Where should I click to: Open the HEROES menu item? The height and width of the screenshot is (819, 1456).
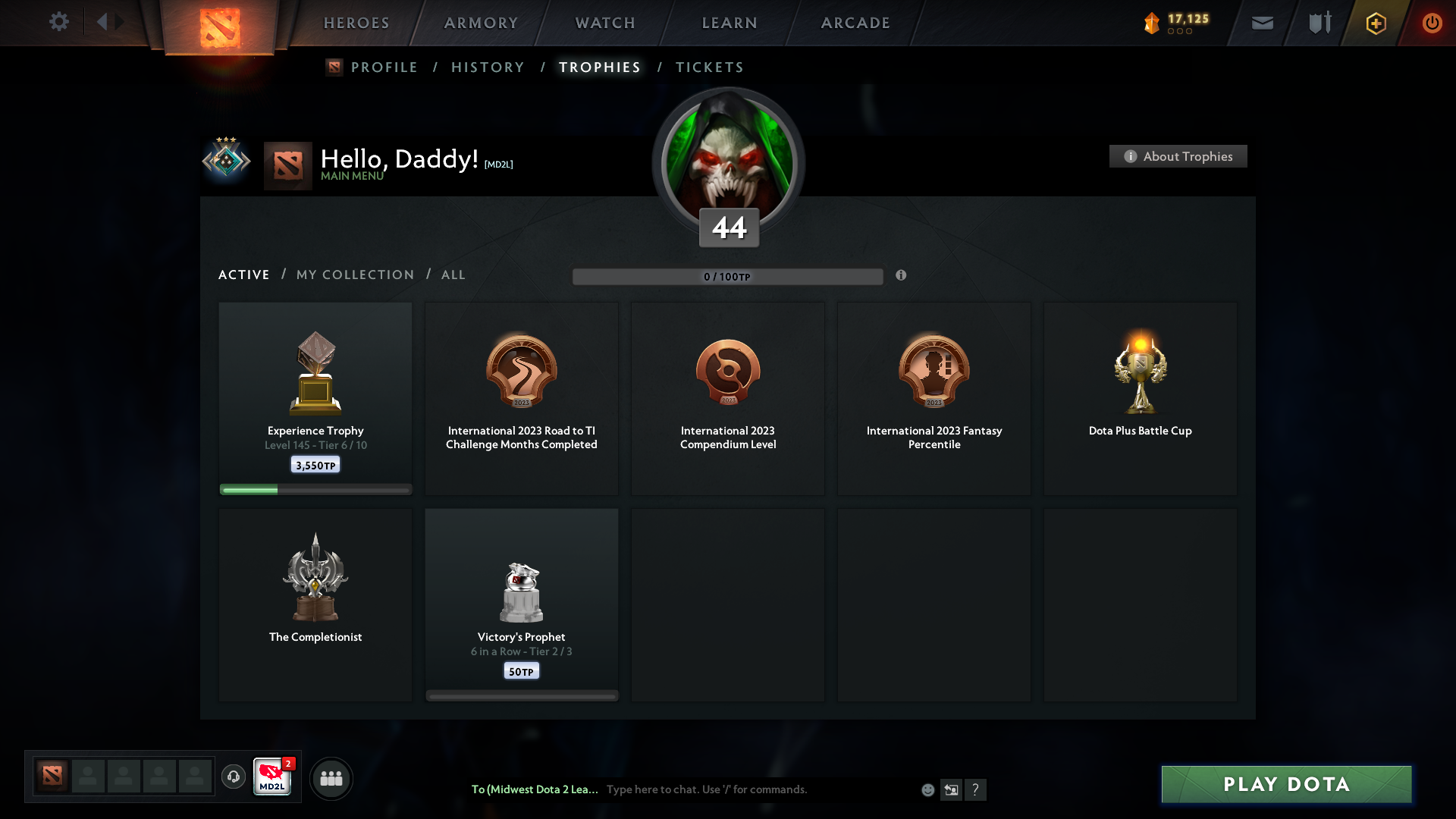[356, 23]
